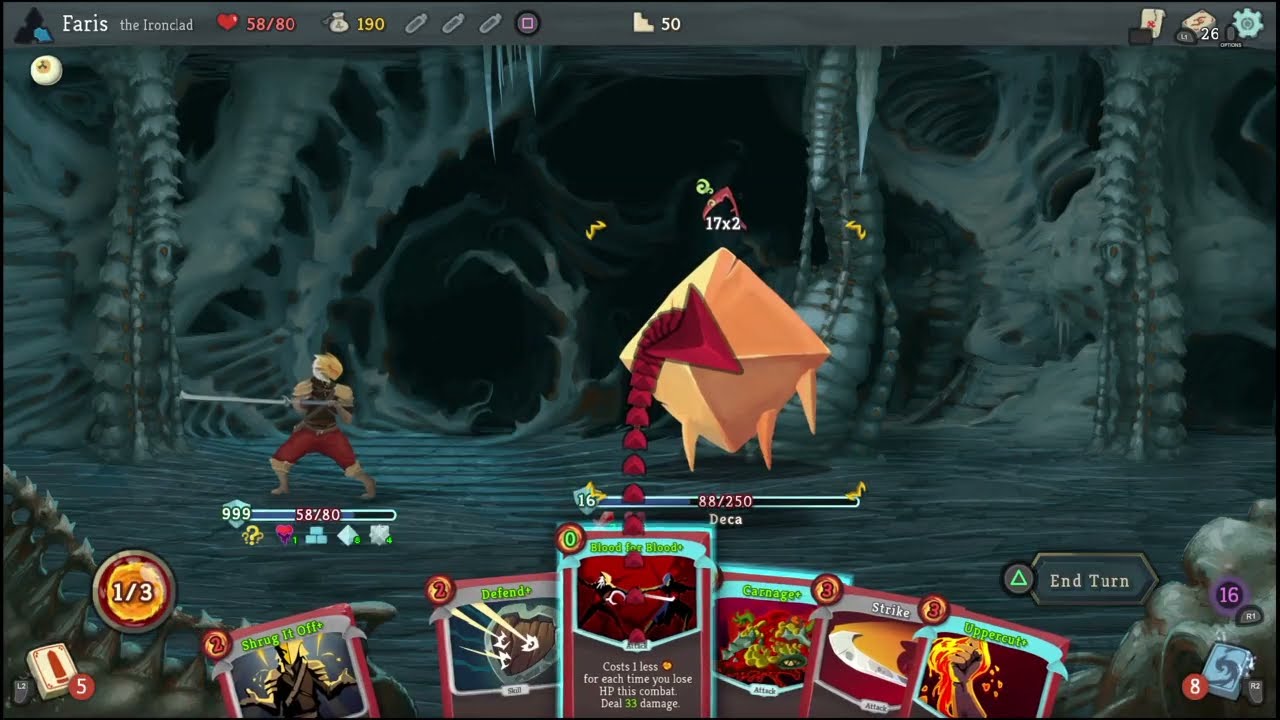The width and height of the screenshot is (1280, 720).
Task: Show the exhaust pile with 16 cards
Action: (x=1229, y=596)
